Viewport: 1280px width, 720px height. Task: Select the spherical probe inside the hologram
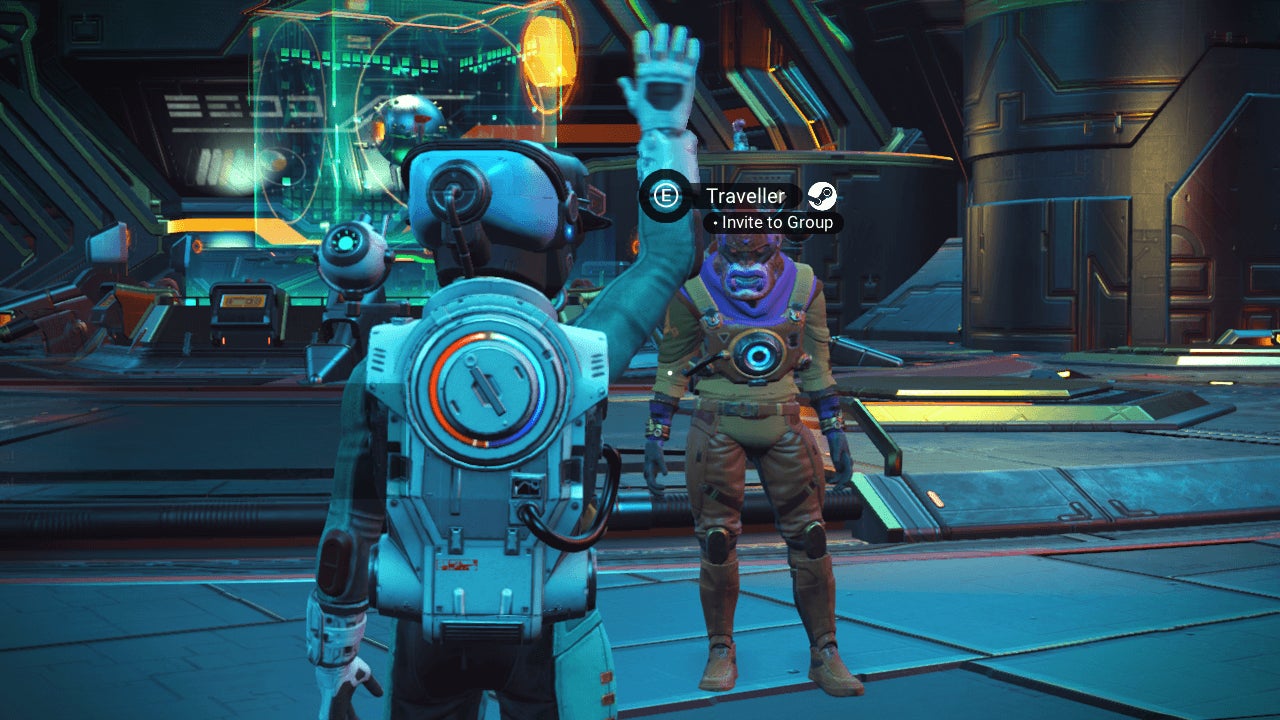coord(410,125)
